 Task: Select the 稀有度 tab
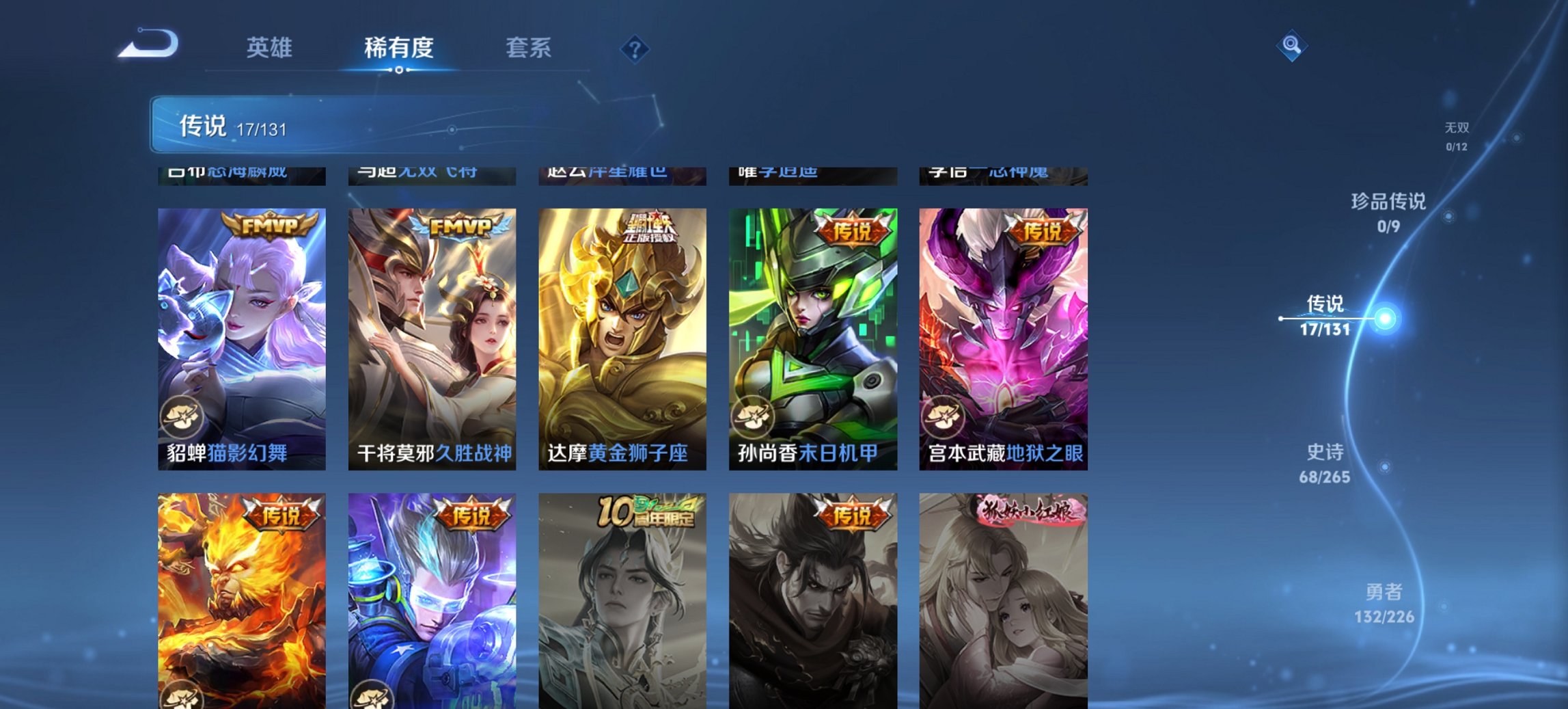pyautogui.click(x=400, y=48)
